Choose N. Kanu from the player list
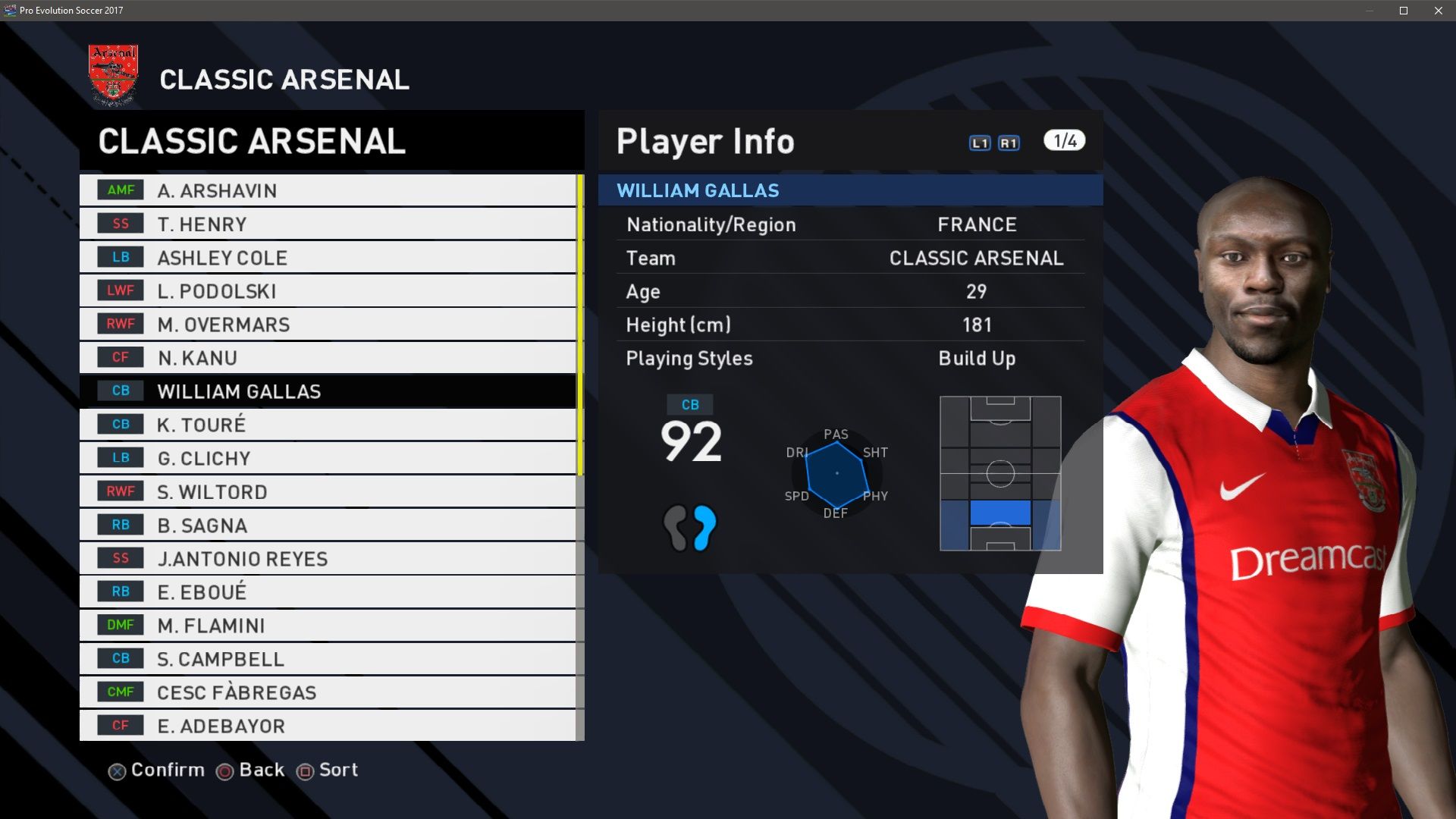Viewport: 1456px width, 819px height. (x=328, y=357)
